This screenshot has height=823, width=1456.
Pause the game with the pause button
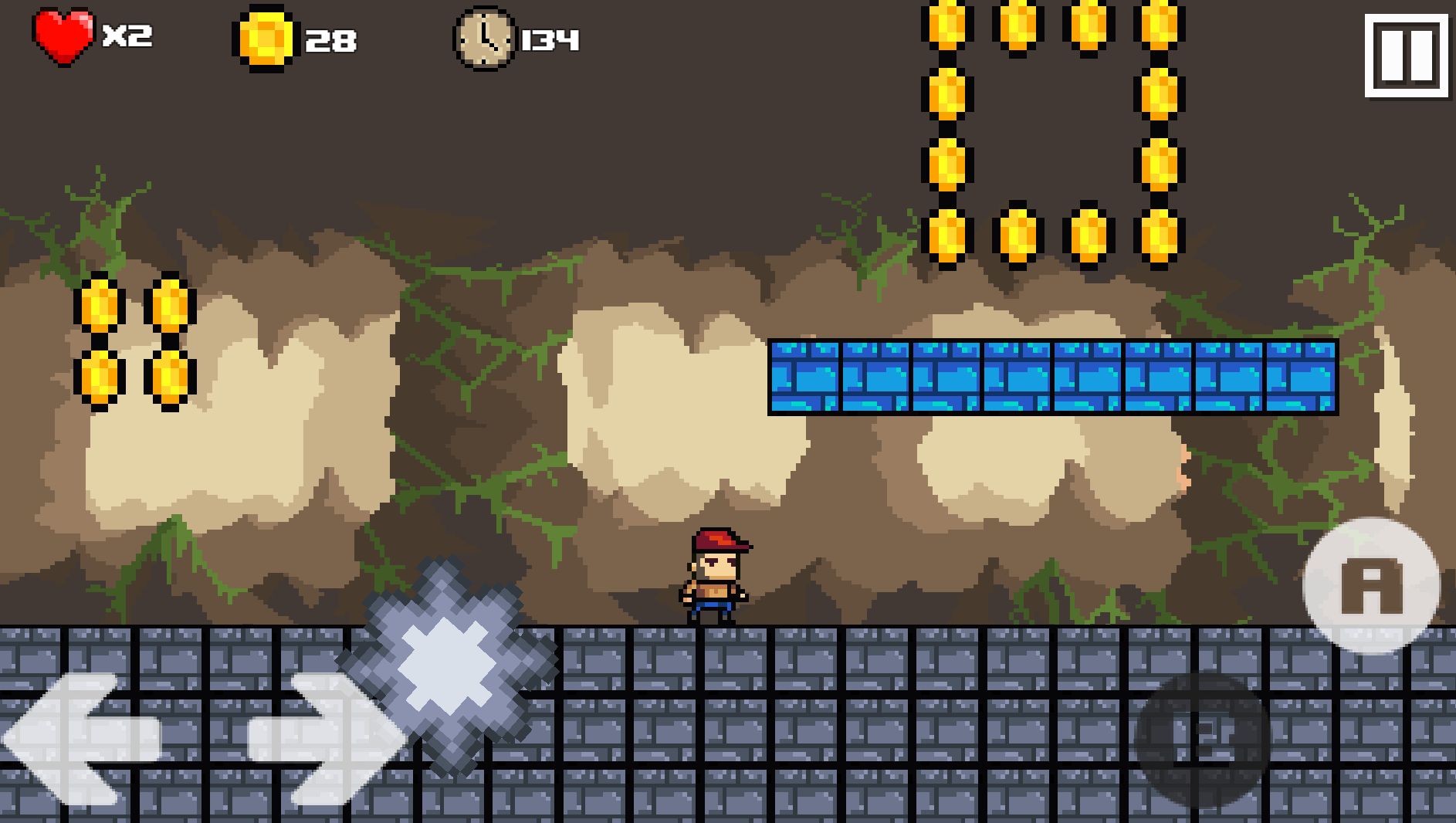[x=1405, y=56]
